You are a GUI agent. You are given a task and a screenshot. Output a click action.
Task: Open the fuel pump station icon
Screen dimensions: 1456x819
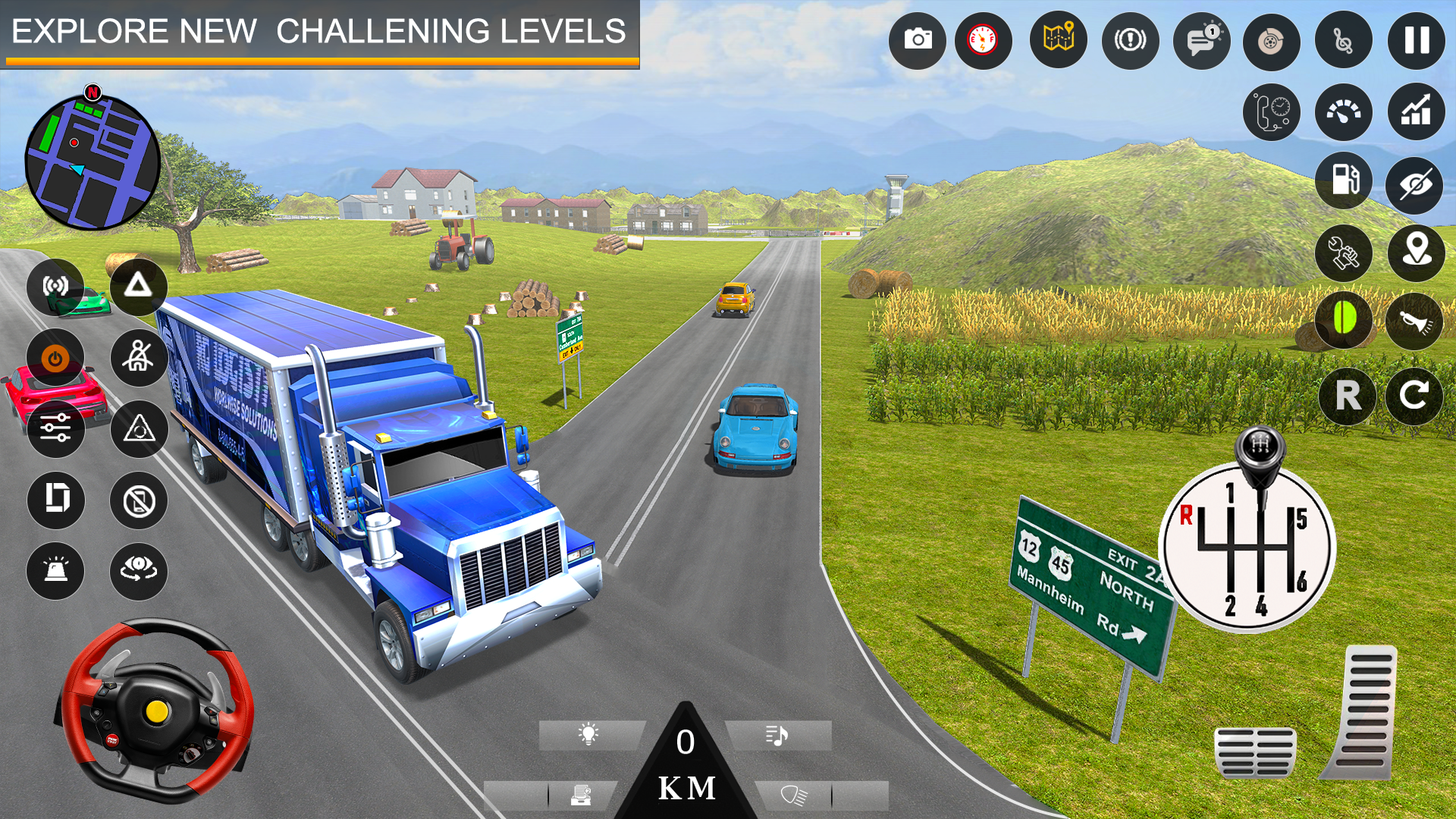click(1343, 182)
